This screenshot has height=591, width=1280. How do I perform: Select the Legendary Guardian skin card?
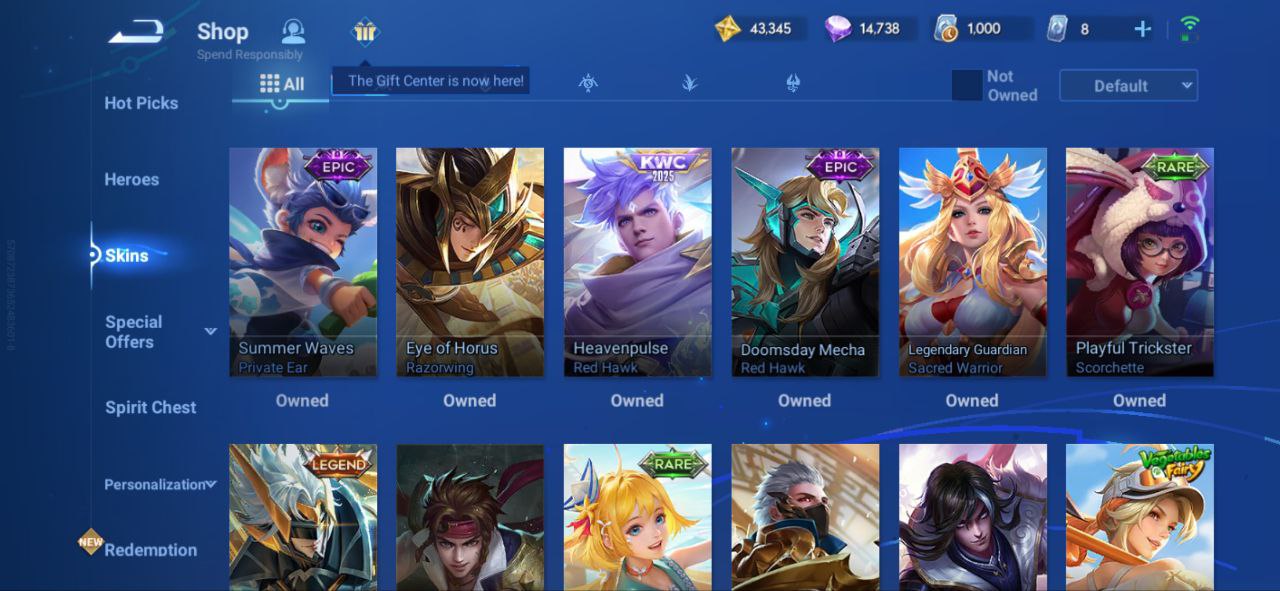973,262
